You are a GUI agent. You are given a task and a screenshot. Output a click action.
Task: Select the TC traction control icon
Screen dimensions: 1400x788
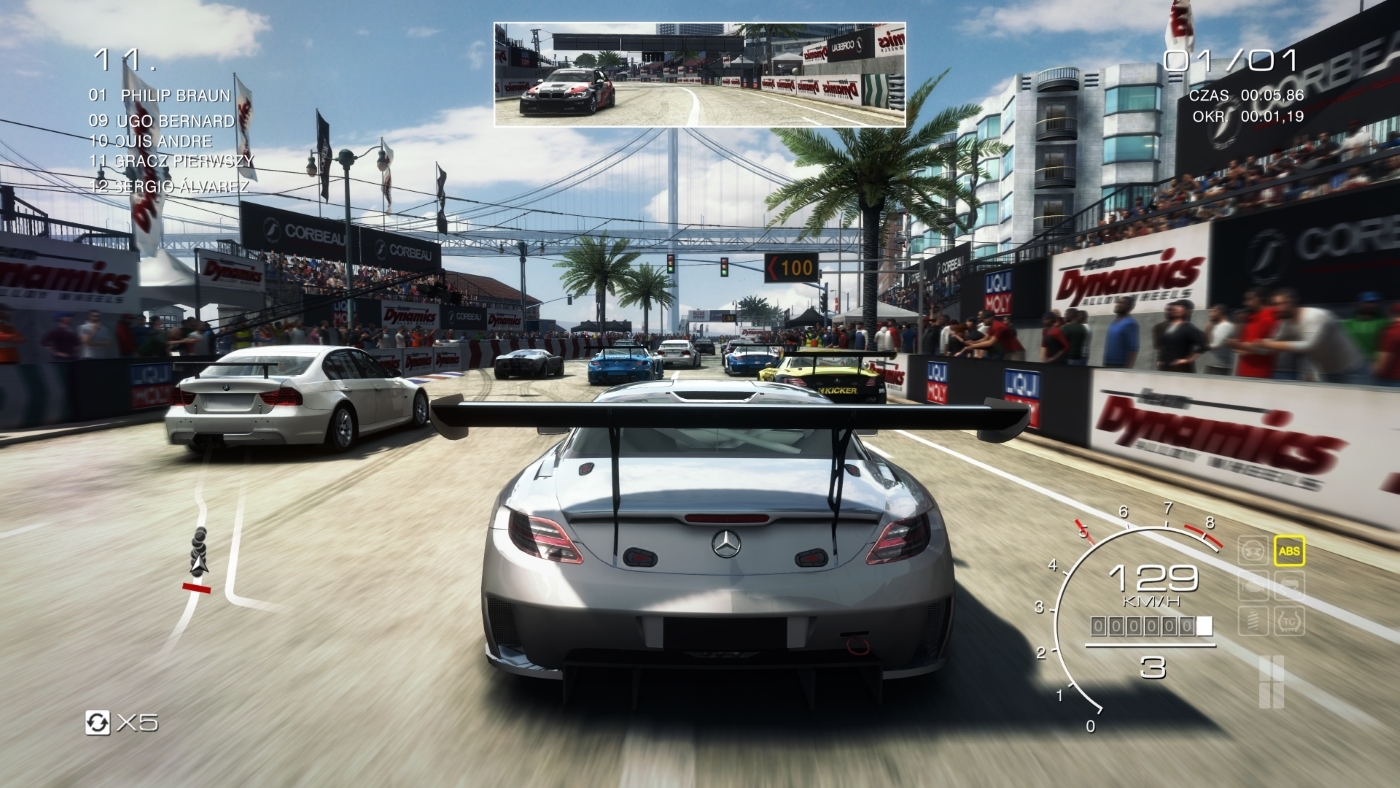click(1289, 620)
